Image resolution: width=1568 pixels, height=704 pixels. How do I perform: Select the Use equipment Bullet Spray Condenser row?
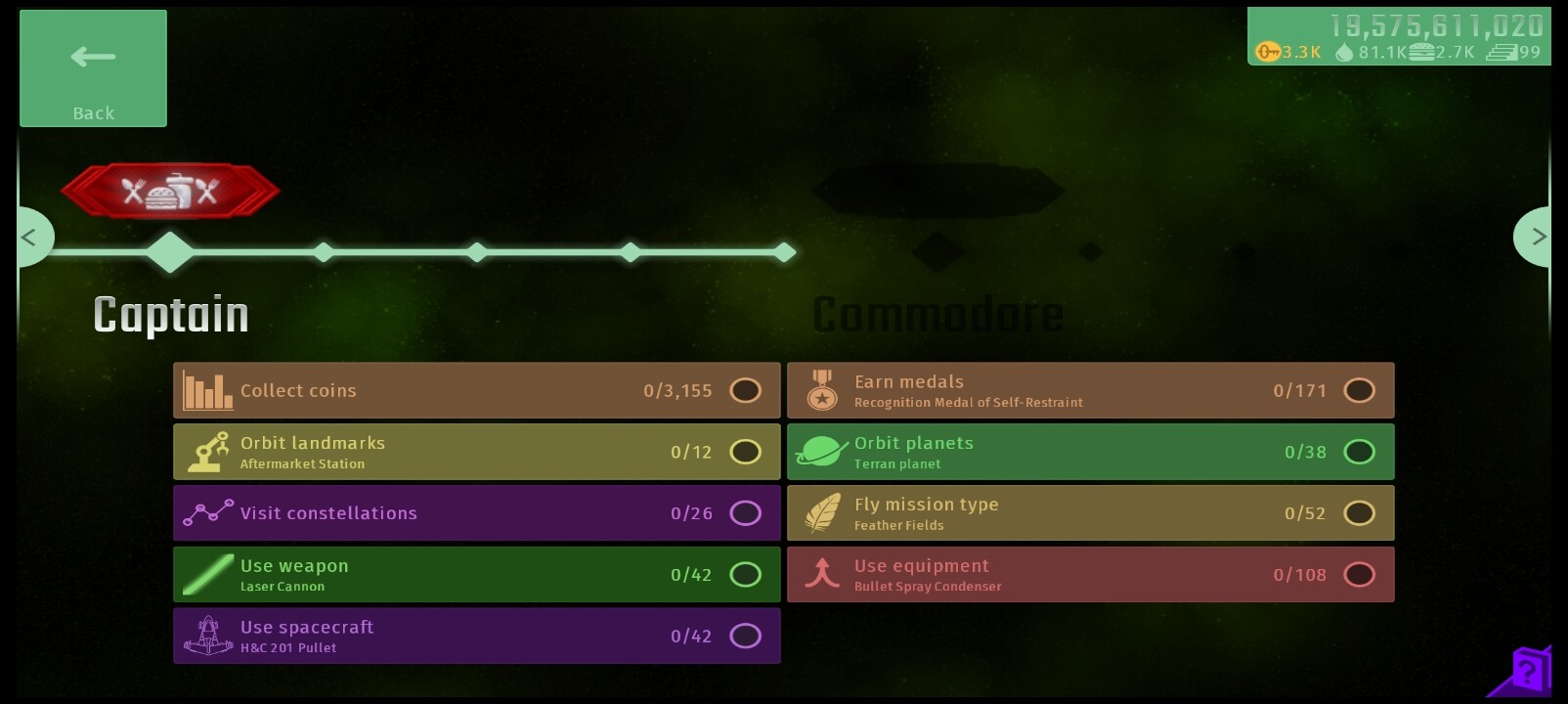1090,575
